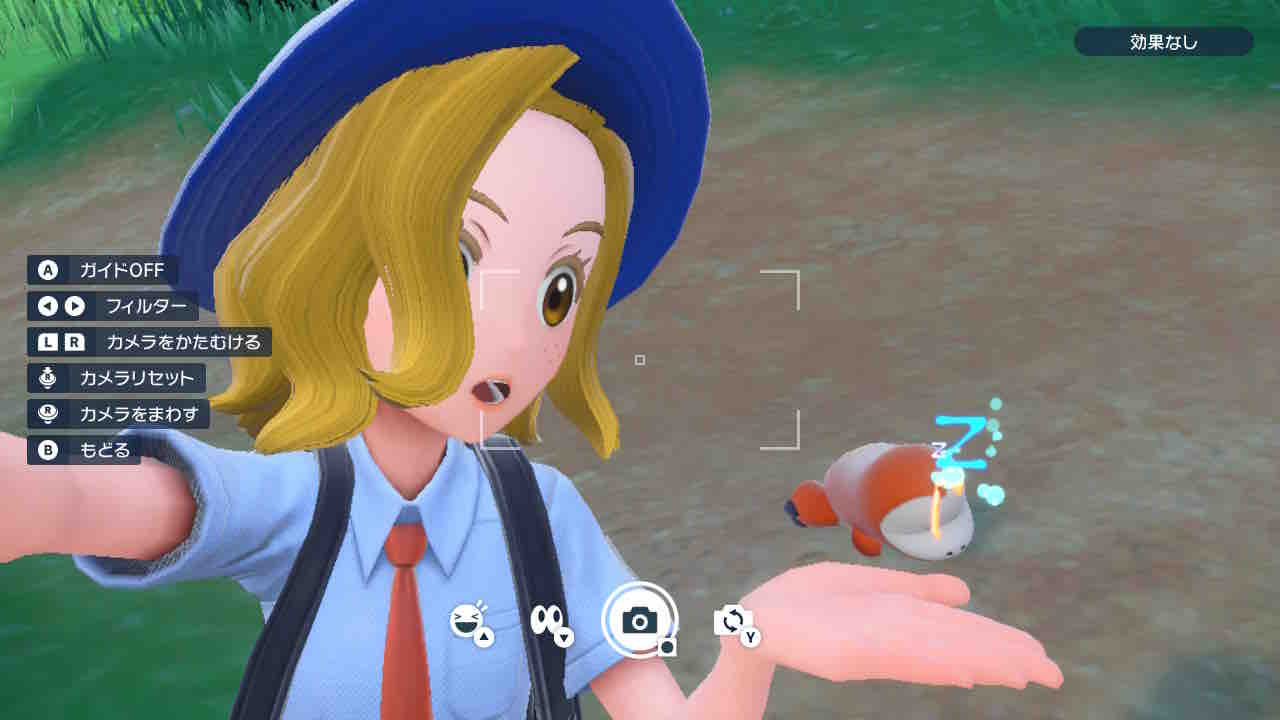The image size is (1280, 720).
Task: Click the left-stick icon next to カメラリセット
Action: click(x=45, y=379)
